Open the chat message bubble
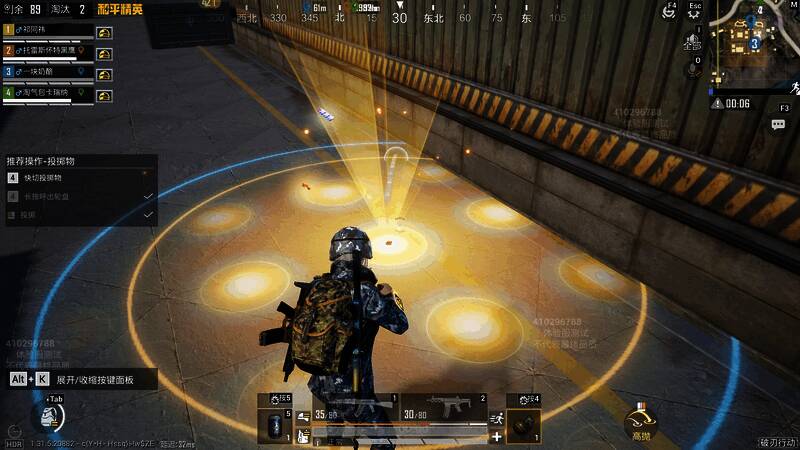Image resolution: width=800 pixels, height=450 pixels. point(778,124)
